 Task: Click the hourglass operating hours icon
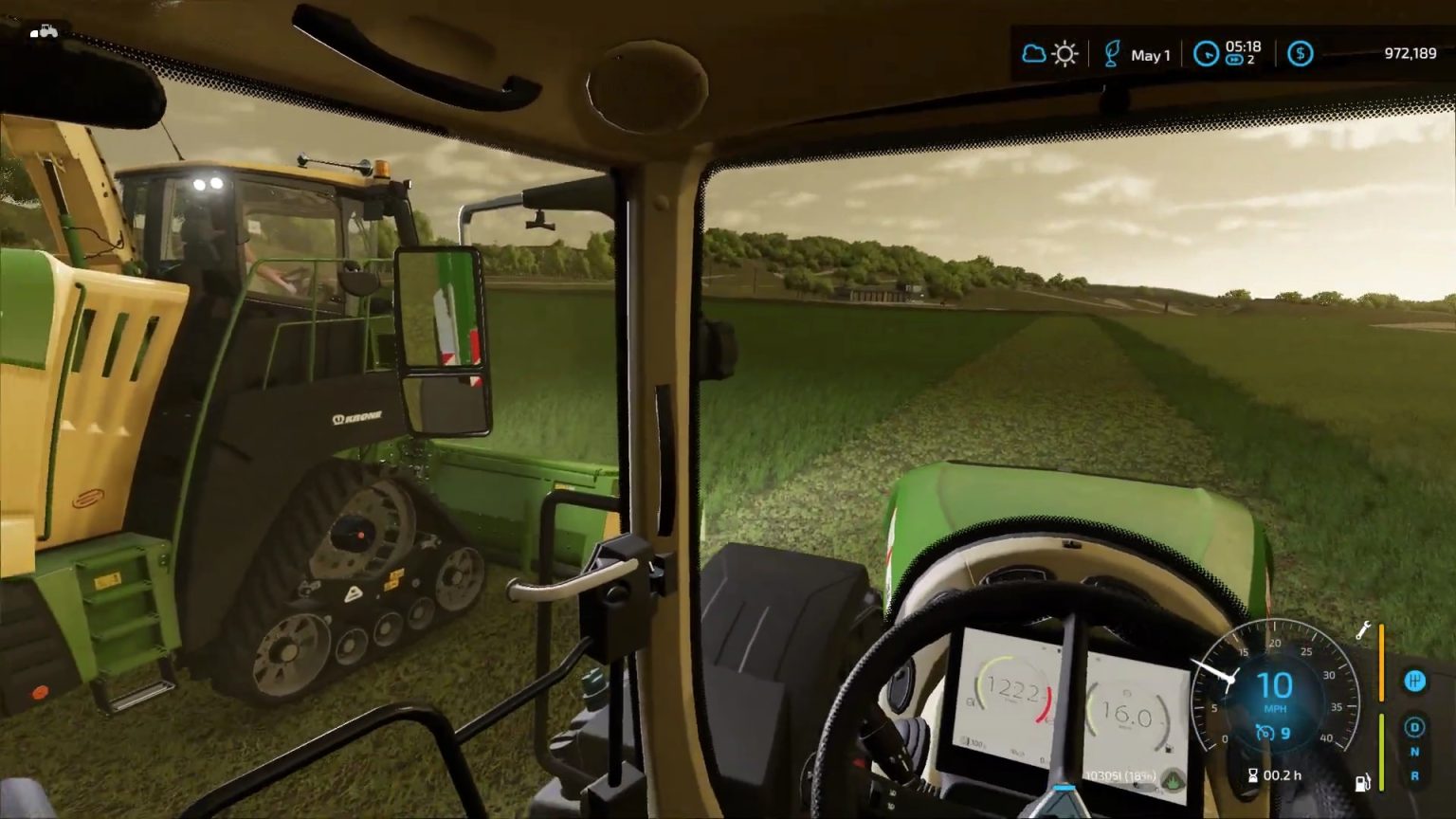pyautogui.click(x=1252, y=774)
